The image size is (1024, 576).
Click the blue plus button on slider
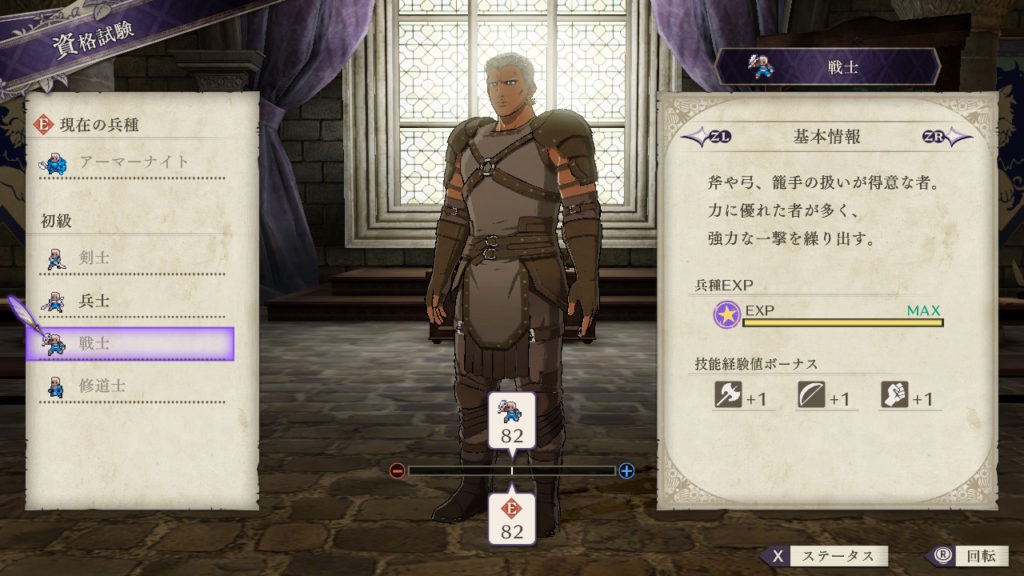click(x=627, y=470)
